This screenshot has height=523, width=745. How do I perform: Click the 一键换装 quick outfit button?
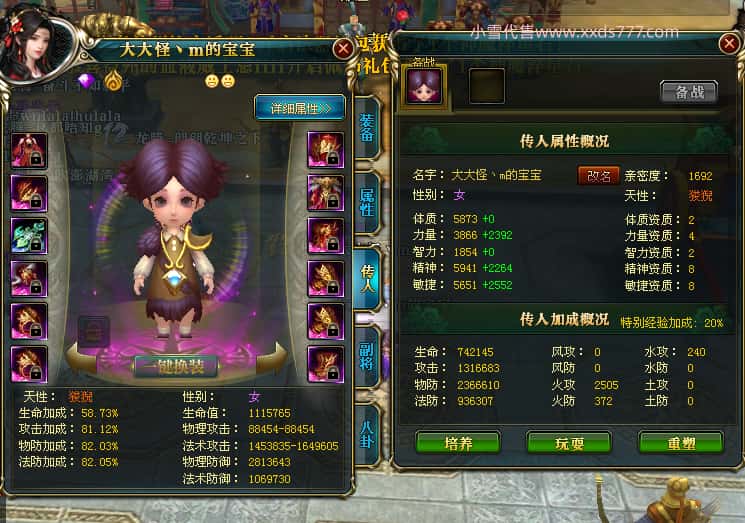(176, 365)
